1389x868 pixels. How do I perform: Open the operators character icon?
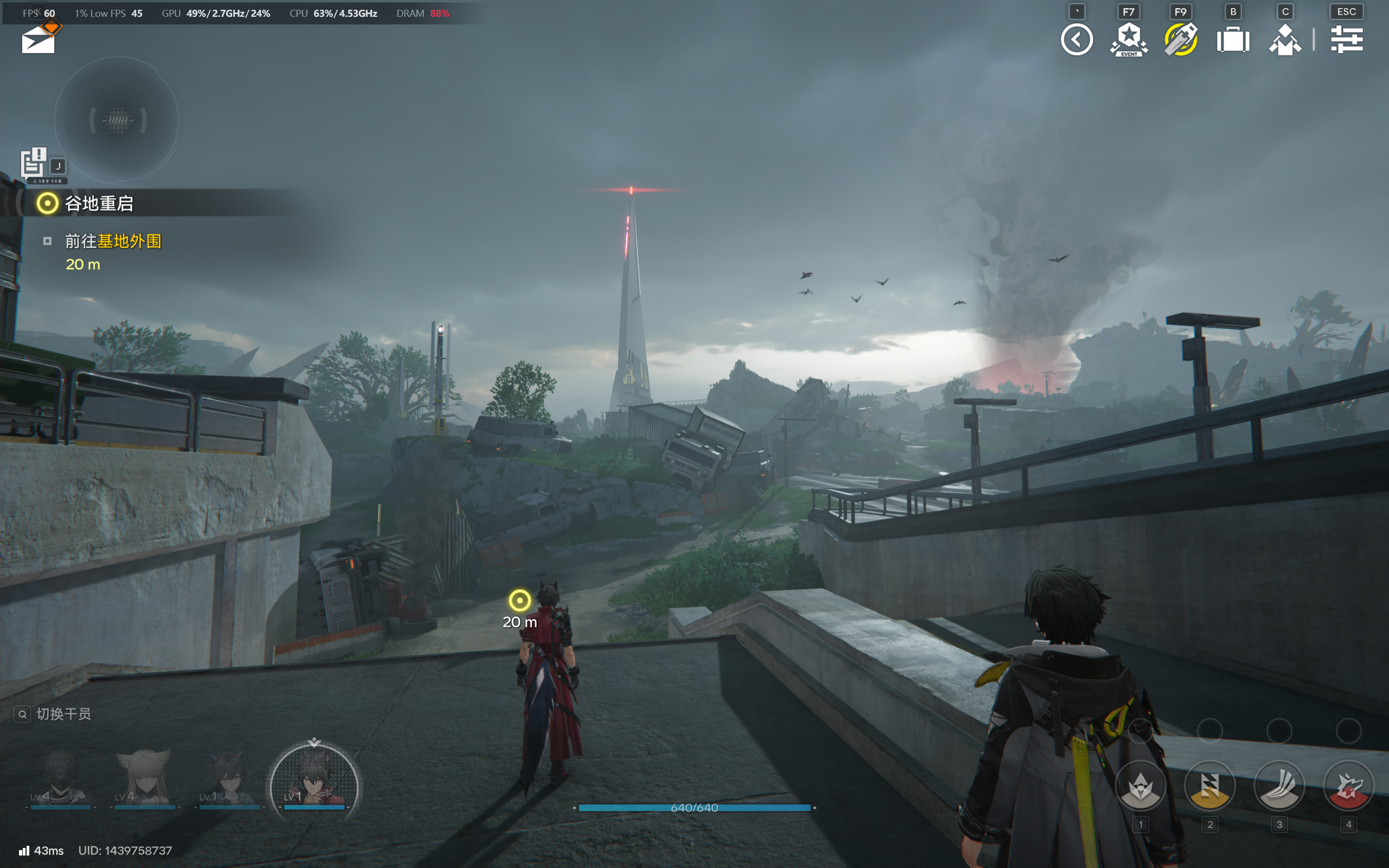1284,40
